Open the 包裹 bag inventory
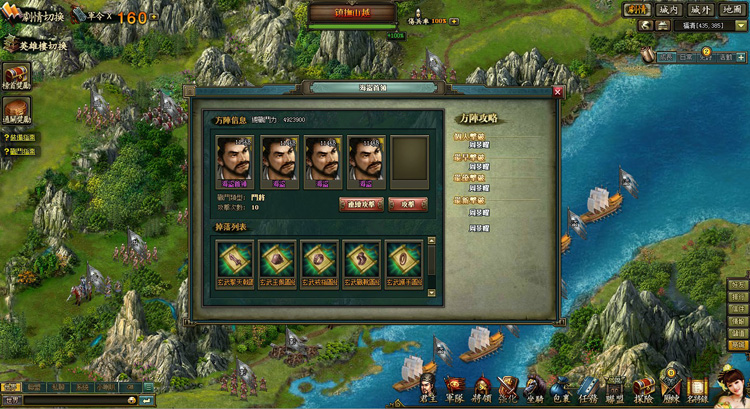 [561, 387]
